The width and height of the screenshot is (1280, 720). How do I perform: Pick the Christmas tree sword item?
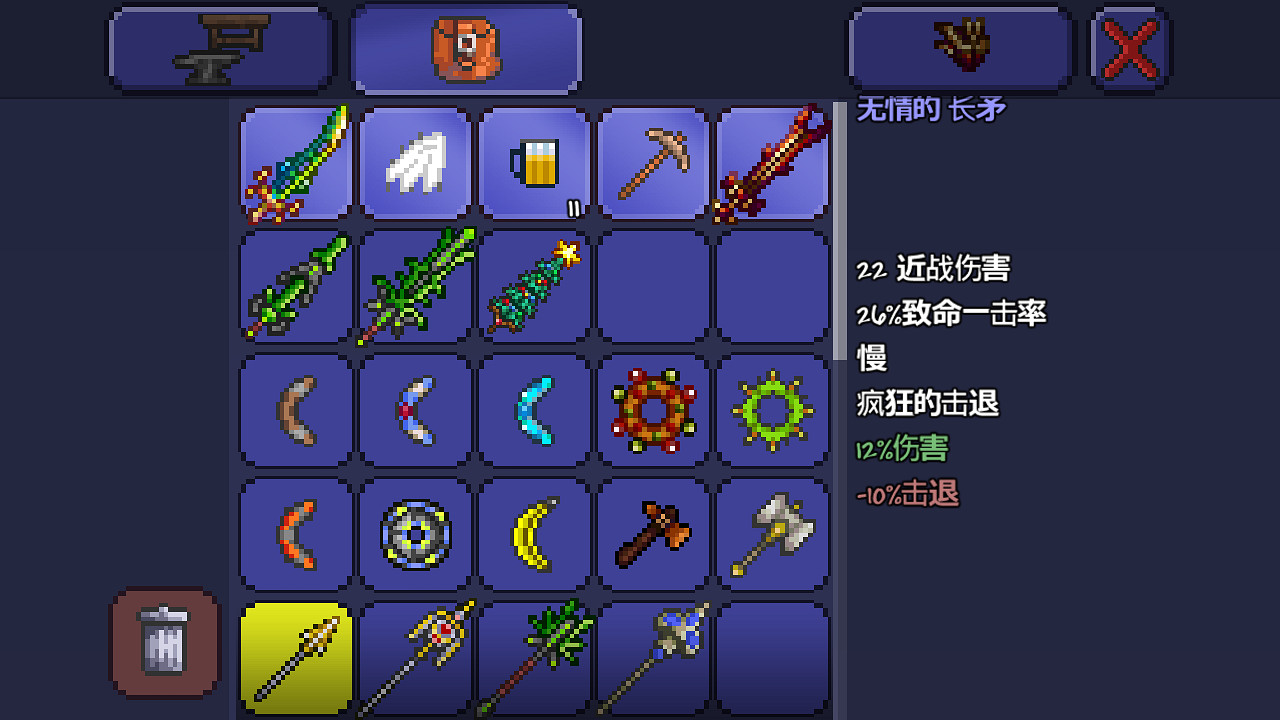(533, 287)
